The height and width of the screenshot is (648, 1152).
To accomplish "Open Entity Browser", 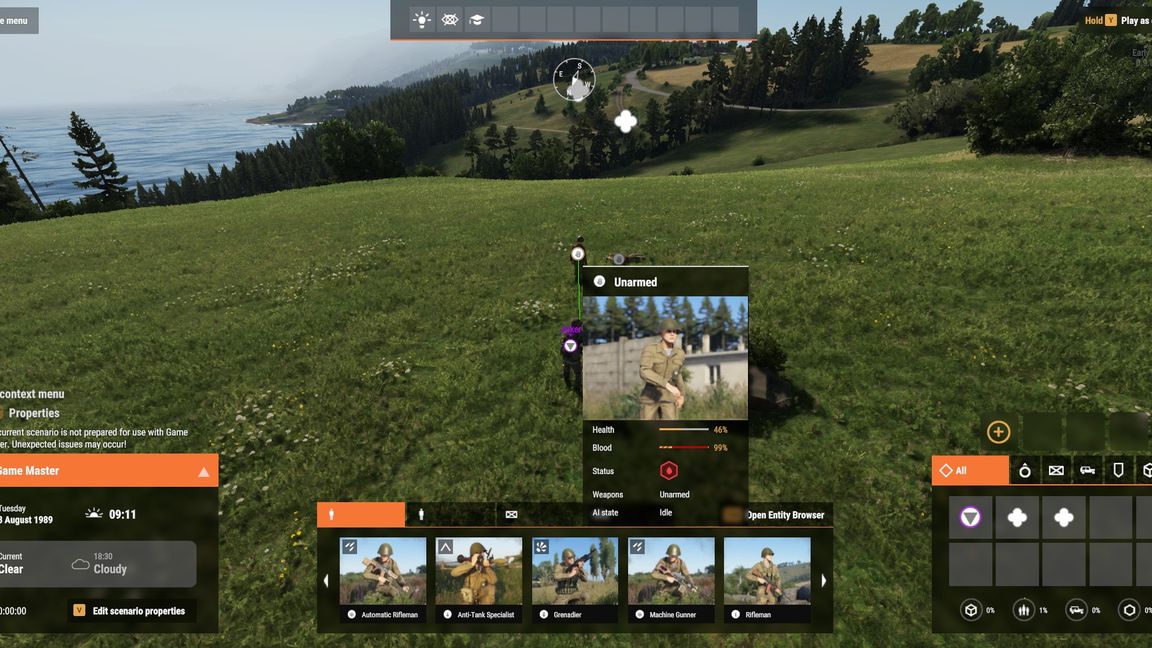I will 776,515.
